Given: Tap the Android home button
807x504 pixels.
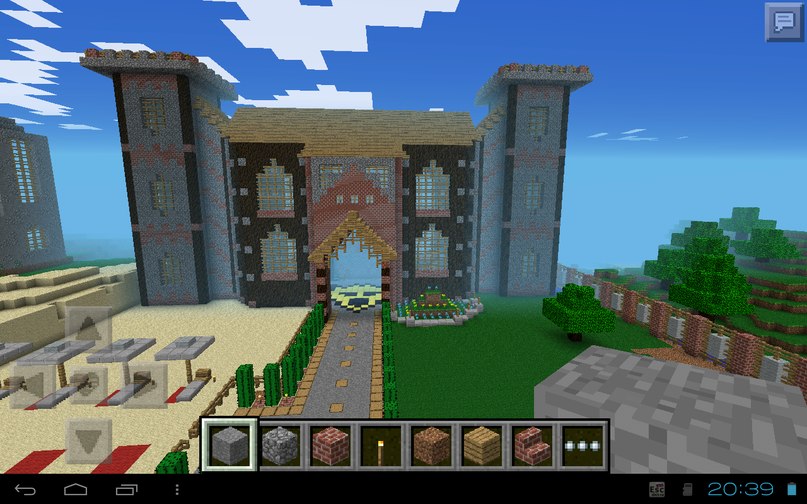Looking at the screenshot, I should click(x=77, y=489).
